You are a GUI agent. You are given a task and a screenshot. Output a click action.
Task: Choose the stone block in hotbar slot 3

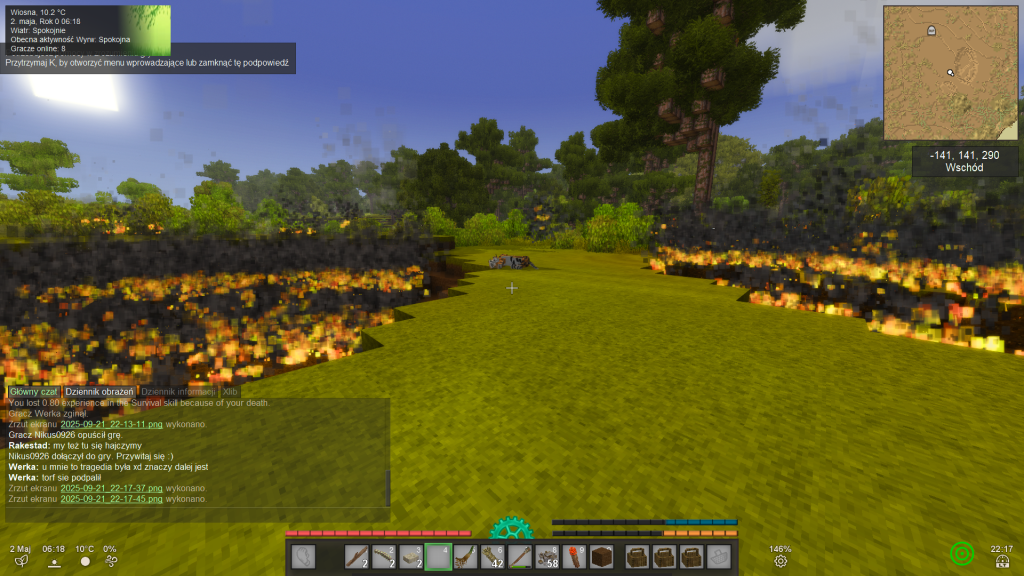tap(411, 557)
